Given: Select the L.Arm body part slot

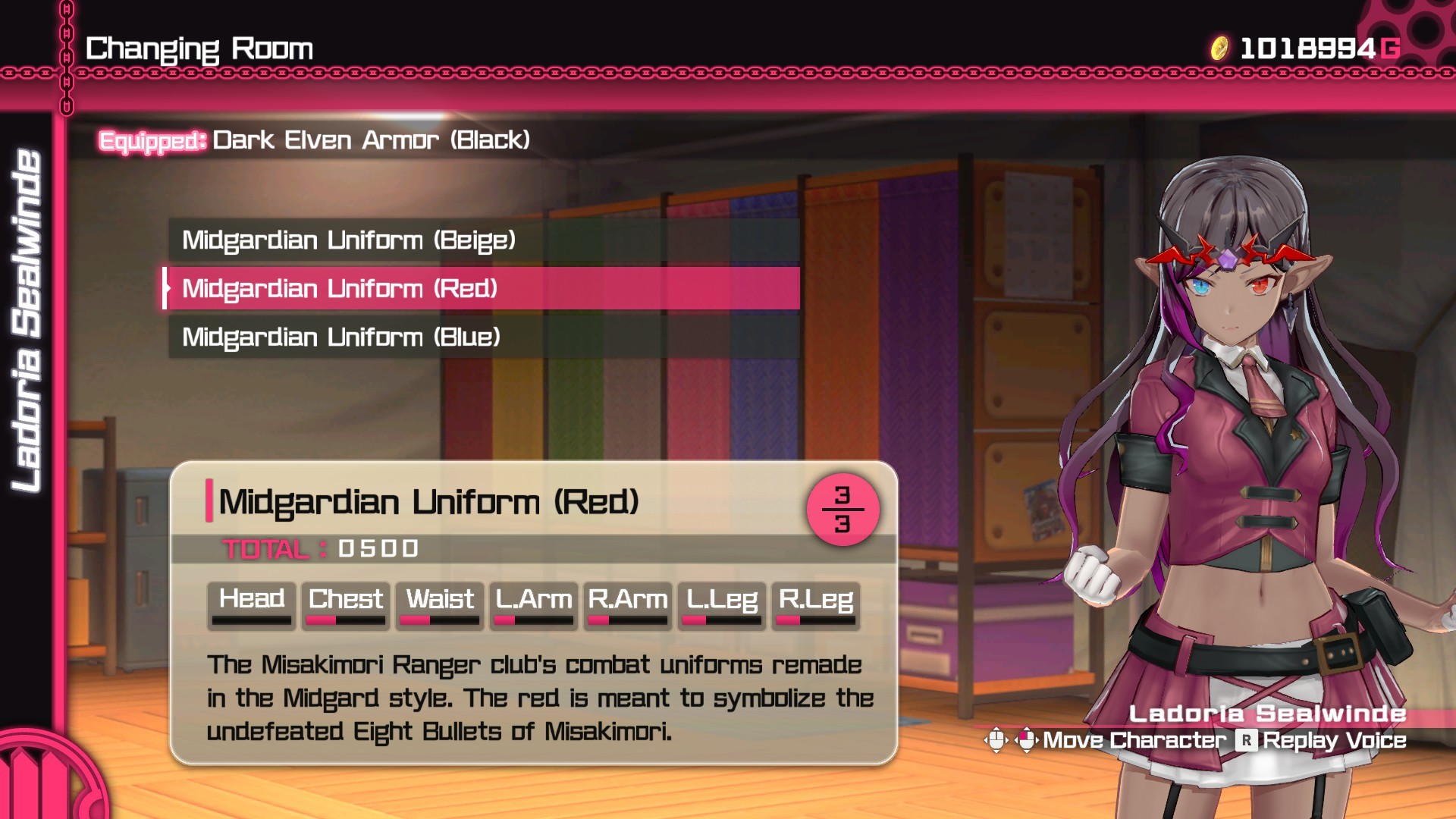Looking at the screenshot, I should tap(532, 603).
